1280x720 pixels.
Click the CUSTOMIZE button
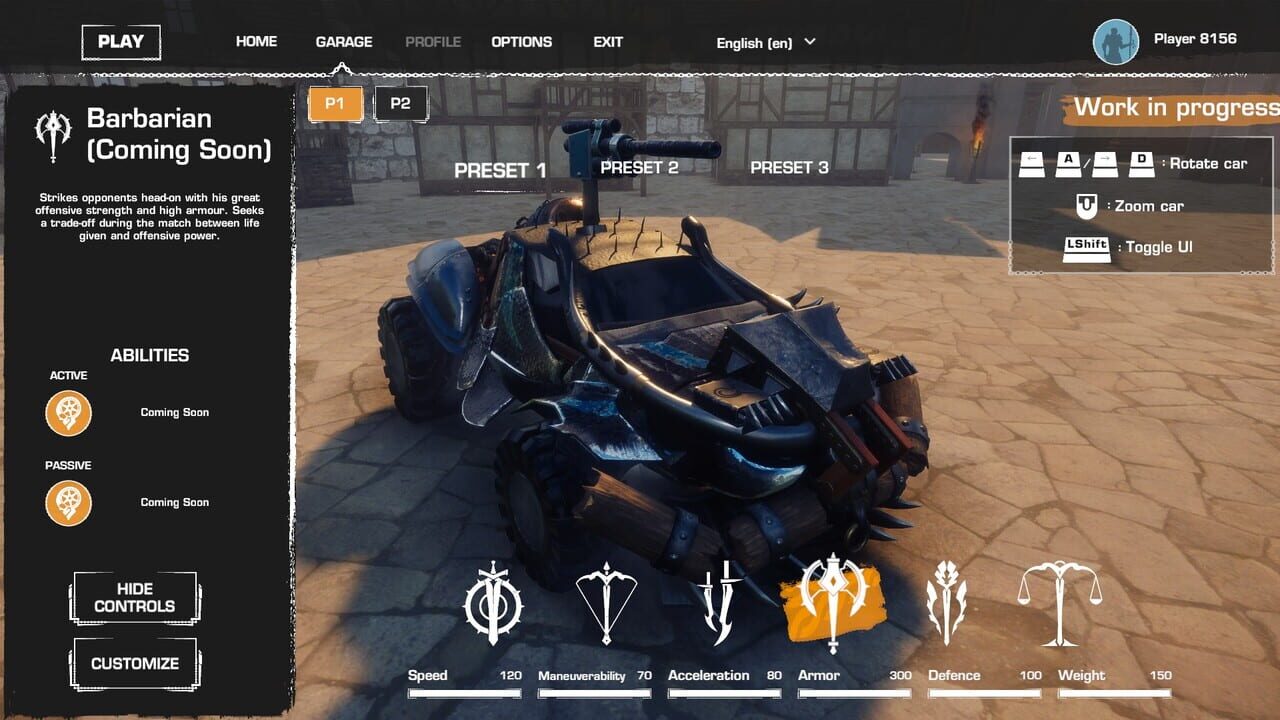coord(134,662)
